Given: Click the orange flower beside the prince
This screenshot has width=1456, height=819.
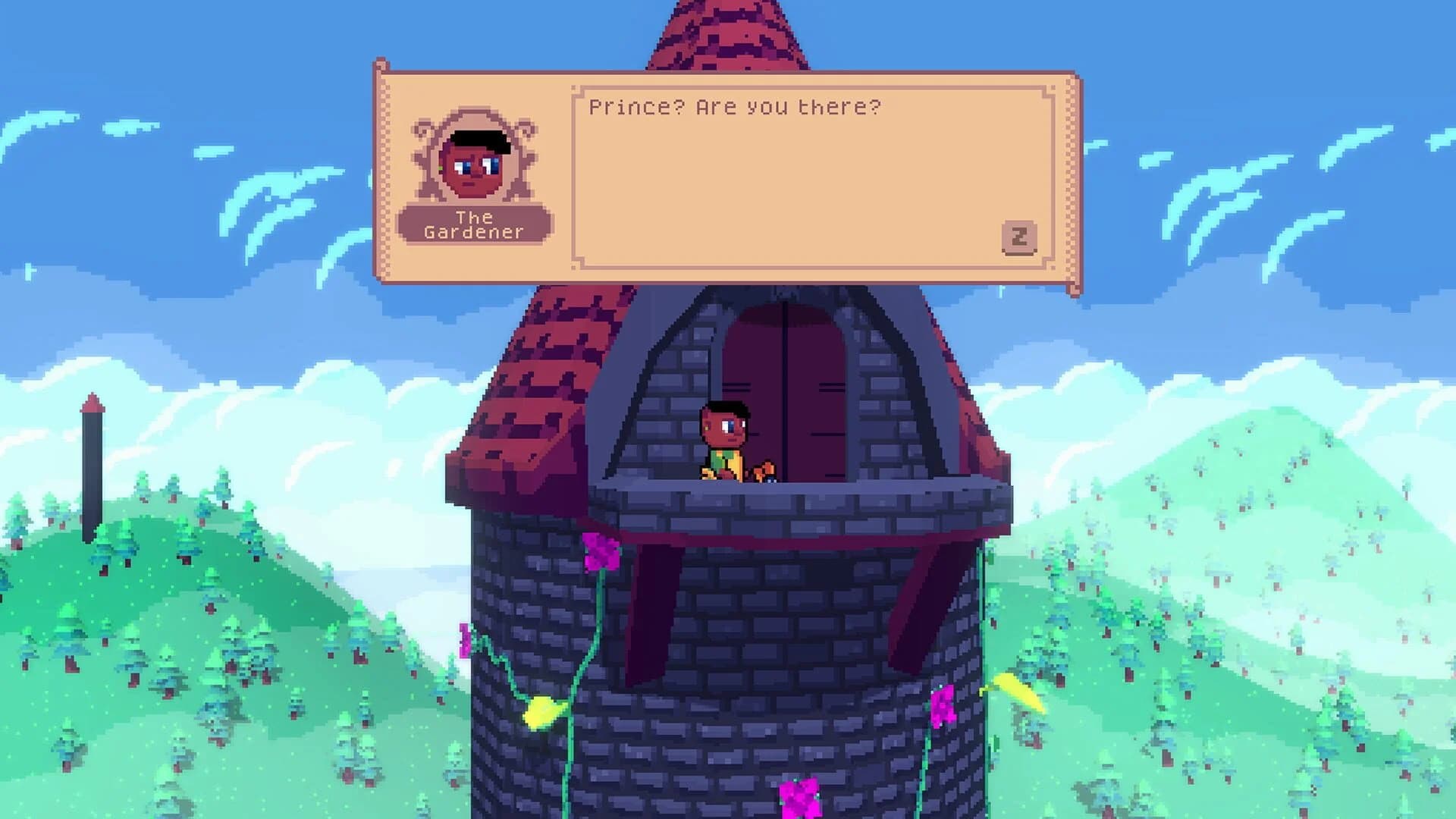Looking at the screenshot, I should pos(764,469).
